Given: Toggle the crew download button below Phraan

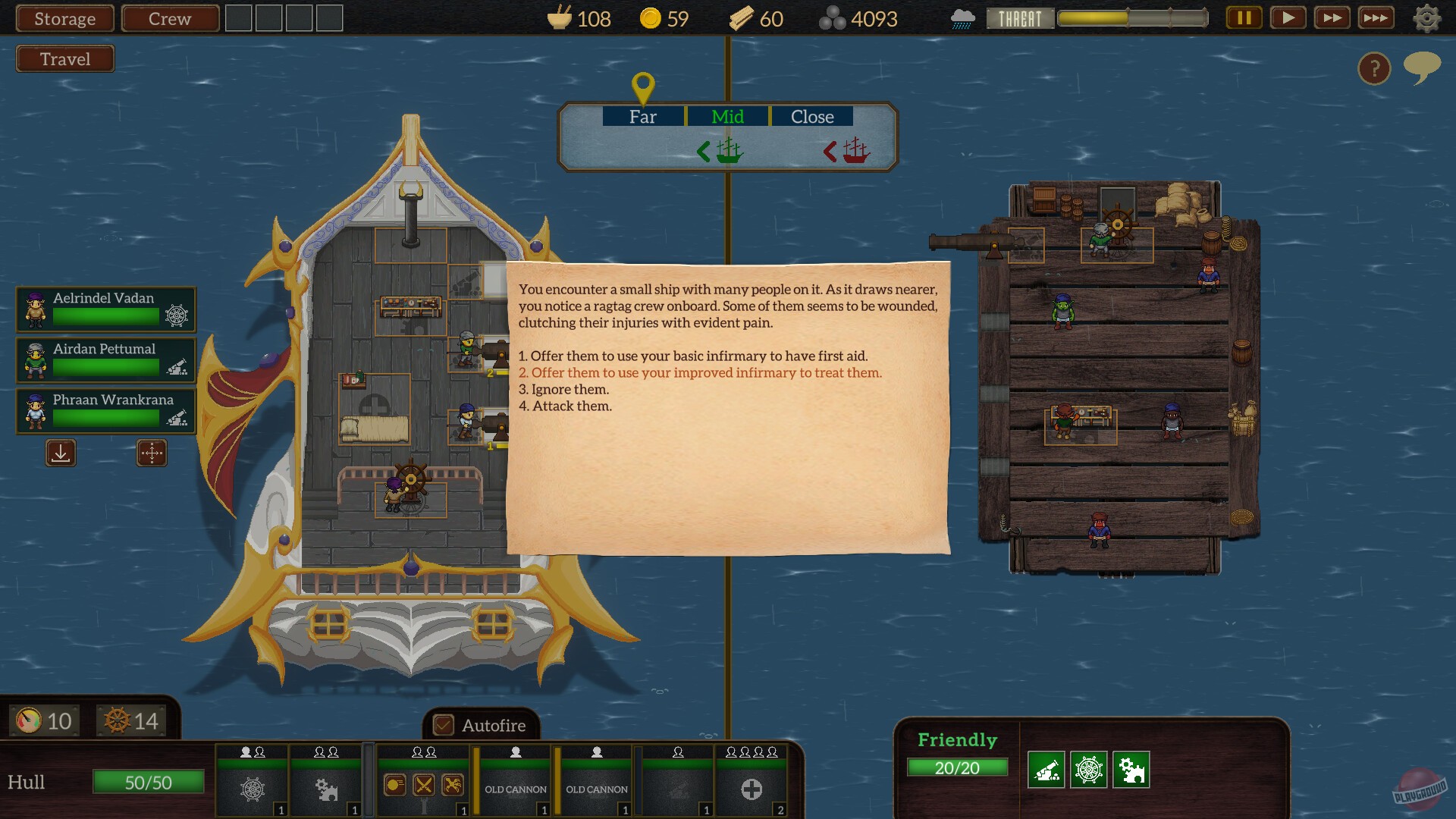Looking at the screenshot, I should click(60, 453).
